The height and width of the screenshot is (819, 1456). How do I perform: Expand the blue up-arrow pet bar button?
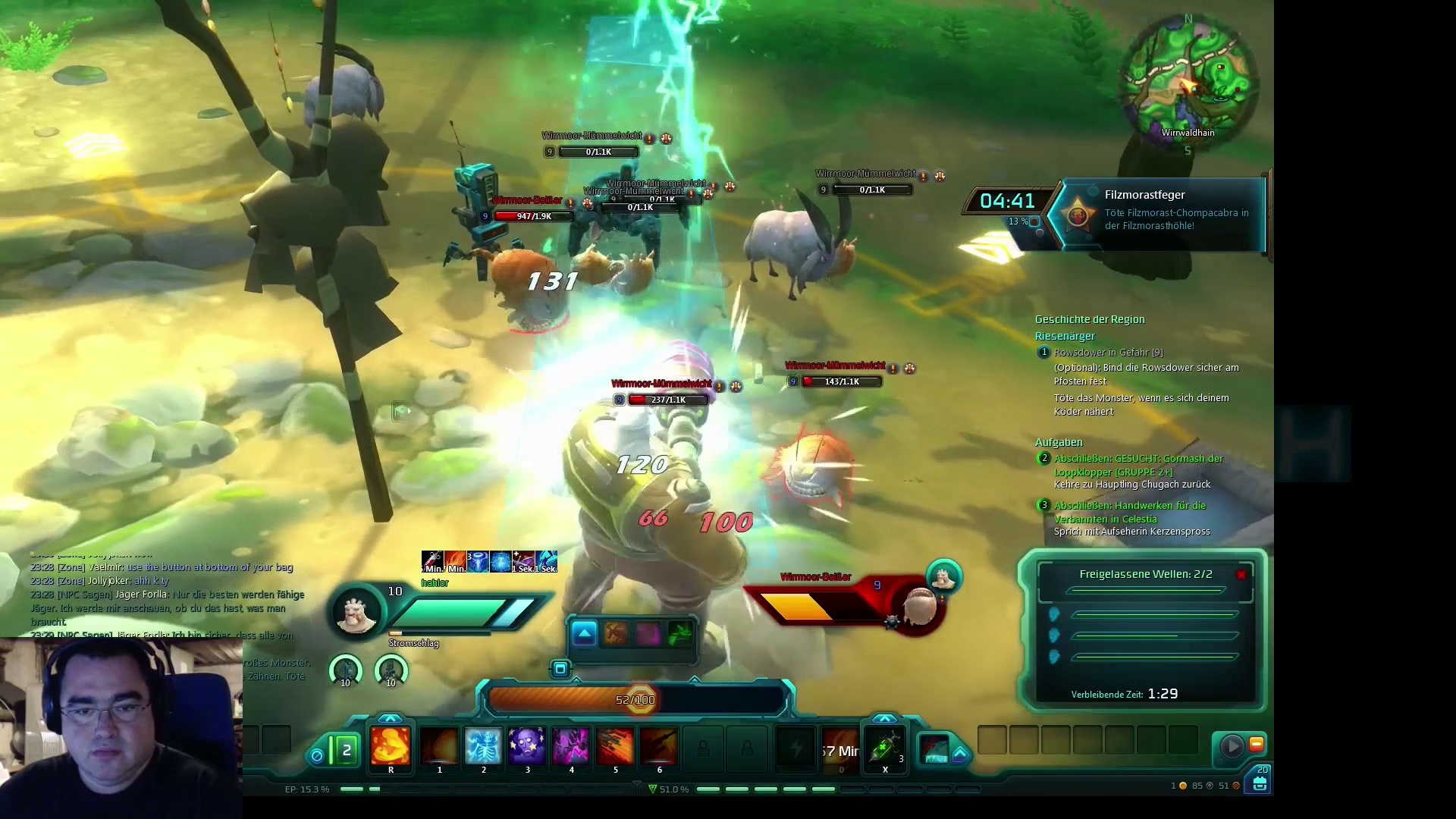pyautogui.click(x=584, y=634)
